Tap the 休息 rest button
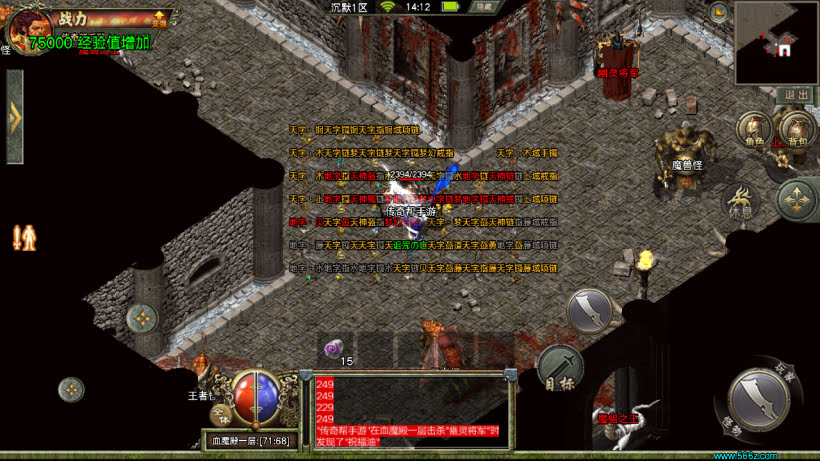 (740, 201)
